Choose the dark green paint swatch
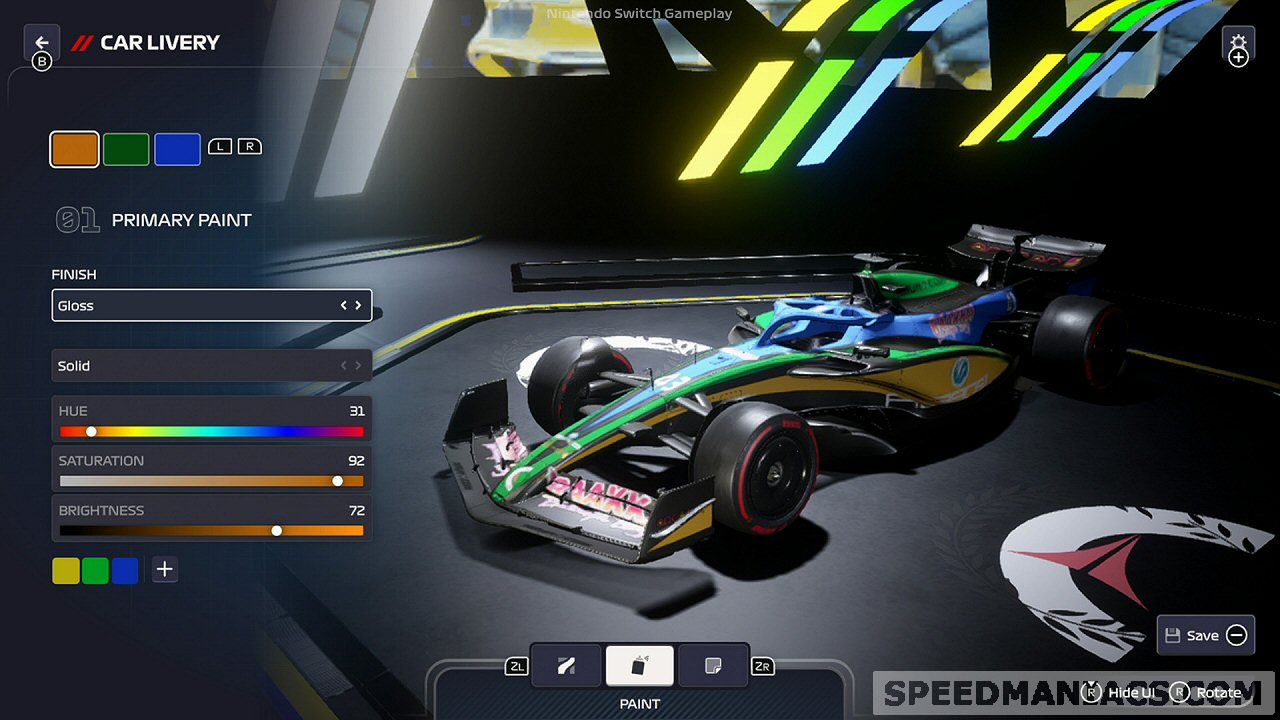The image size is (1280, 720). [x=126, y=149]
